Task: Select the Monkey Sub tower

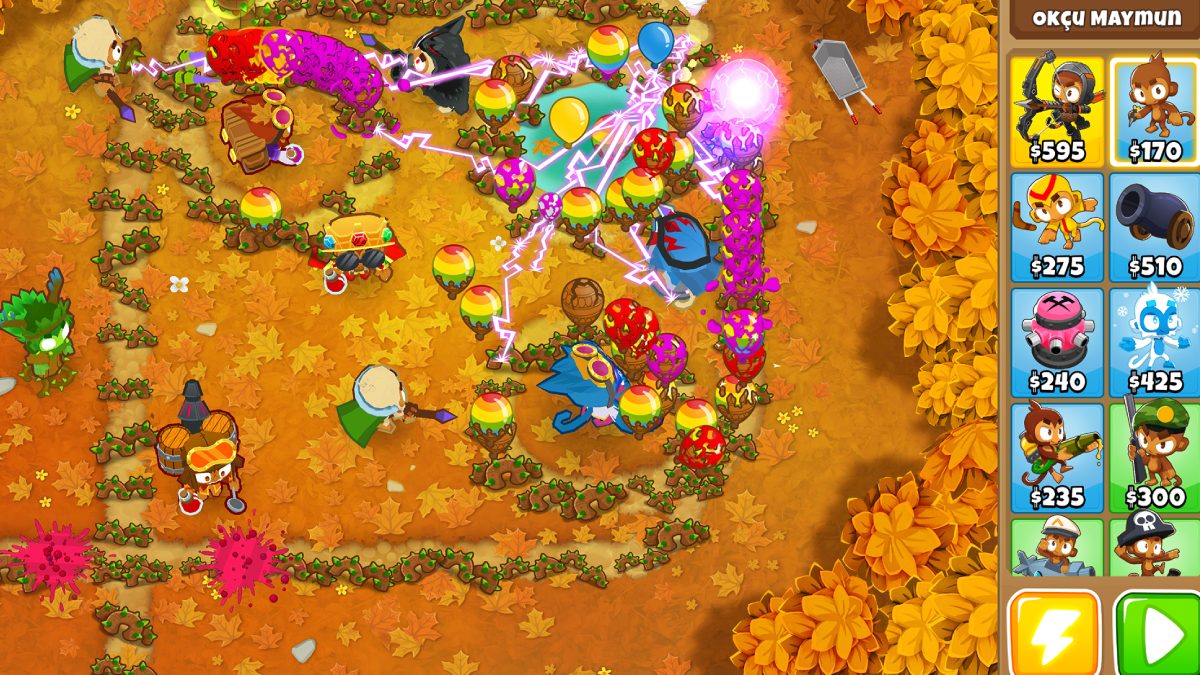Action: pos(1056,548)
